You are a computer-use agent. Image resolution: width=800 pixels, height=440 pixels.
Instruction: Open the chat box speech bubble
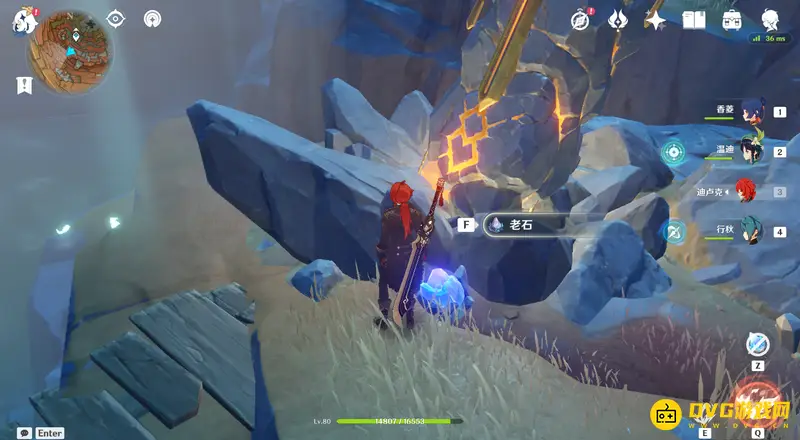pos(21,432)
